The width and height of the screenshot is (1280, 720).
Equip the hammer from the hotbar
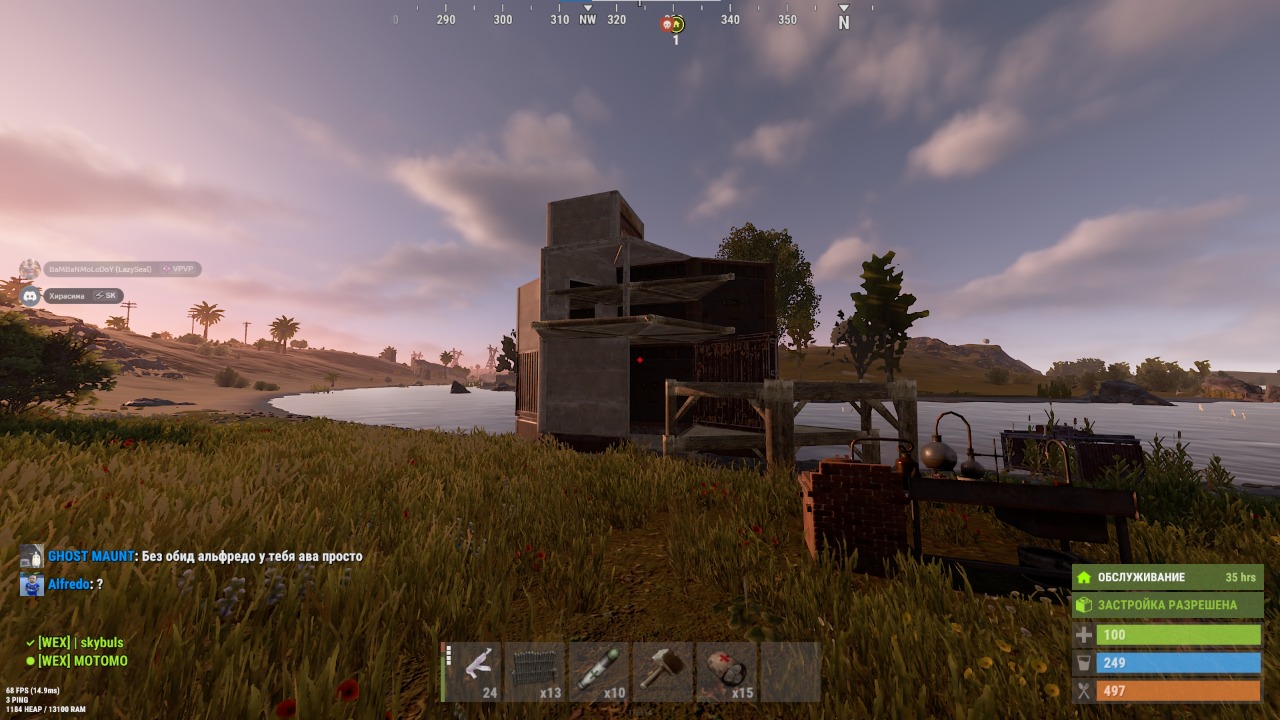point(662,671)
